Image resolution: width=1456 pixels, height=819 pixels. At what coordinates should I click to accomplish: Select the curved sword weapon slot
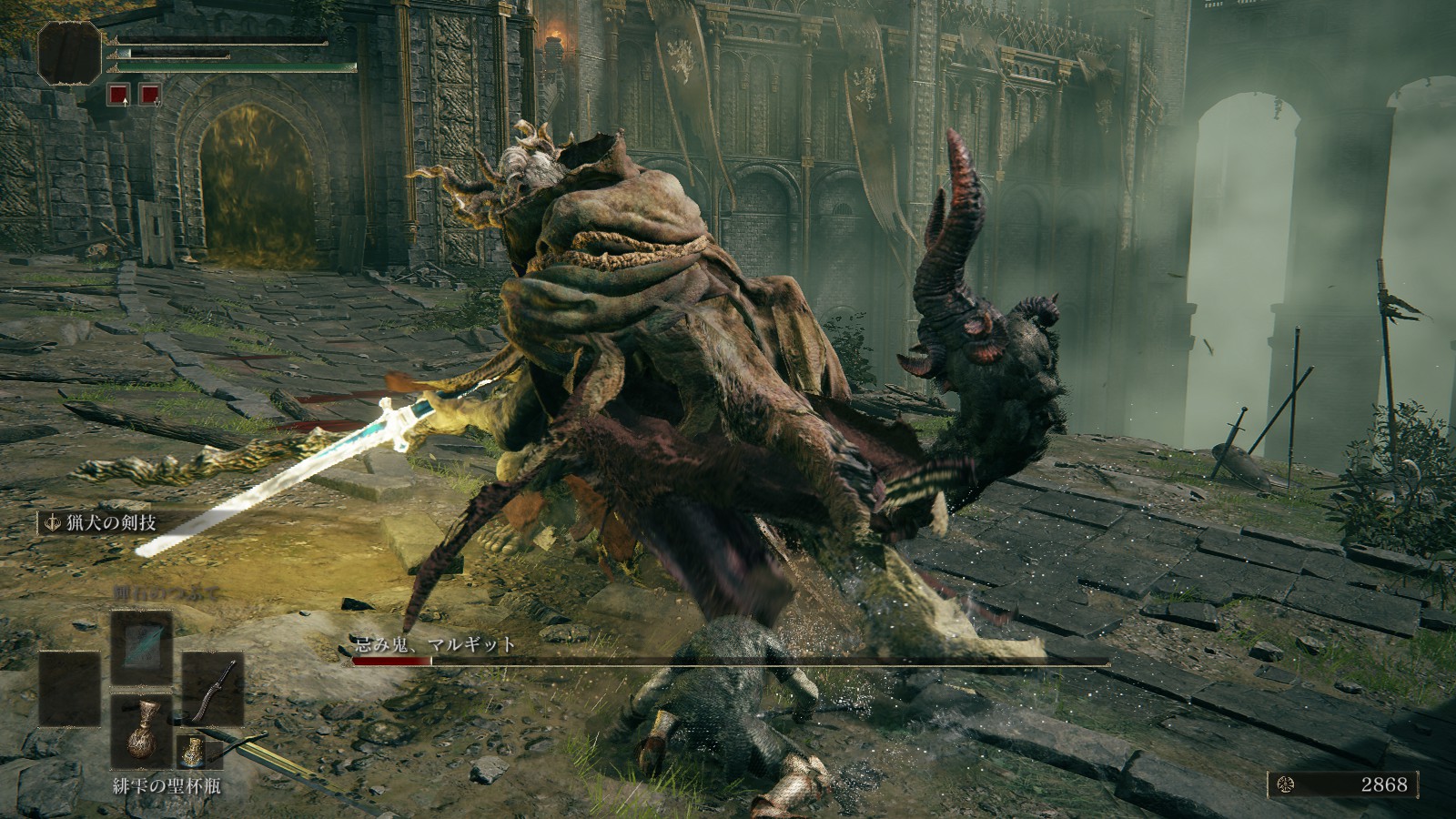[212, 688]
